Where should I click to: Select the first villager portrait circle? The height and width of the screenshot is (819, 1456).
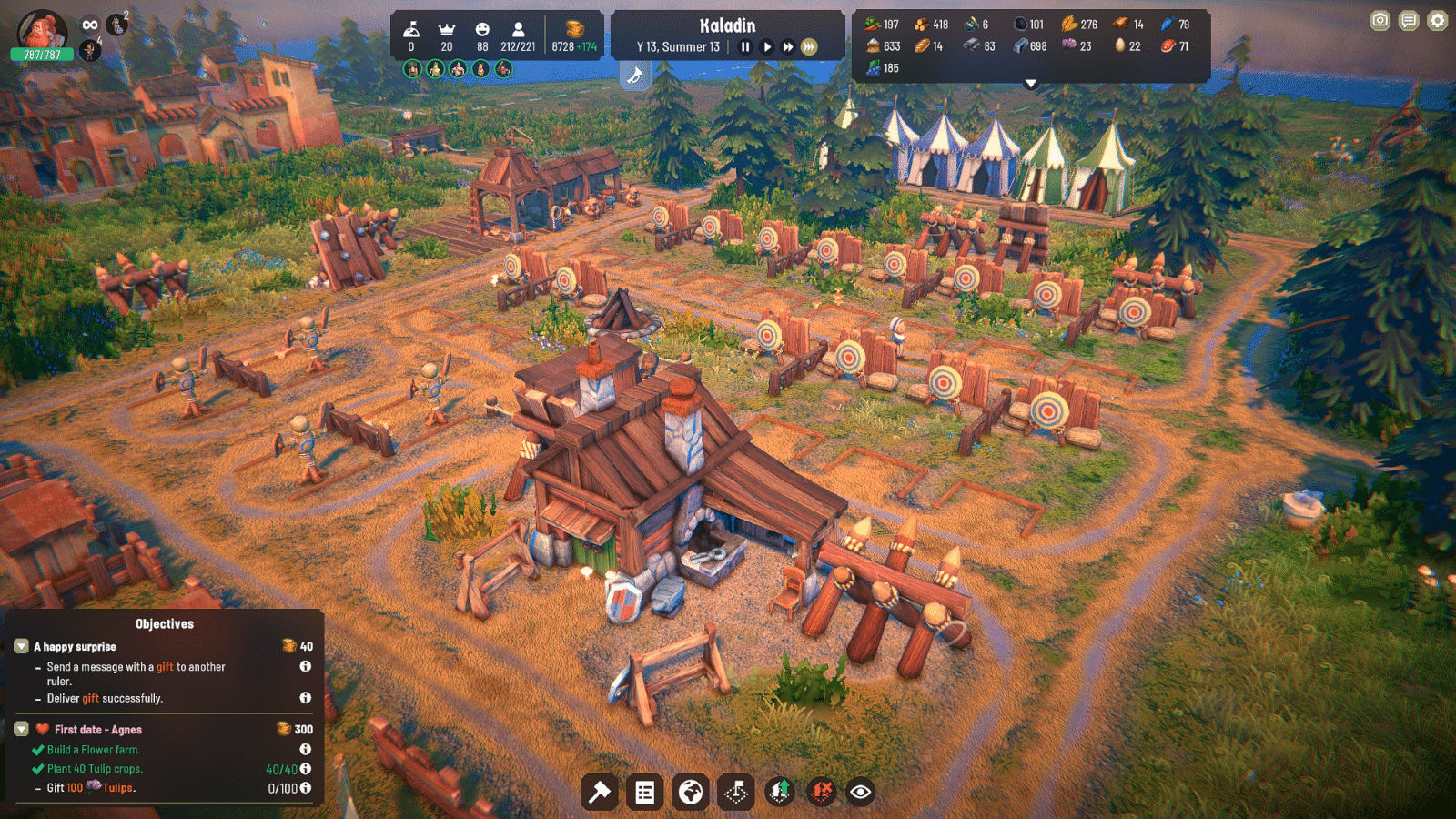coord(412,67)
